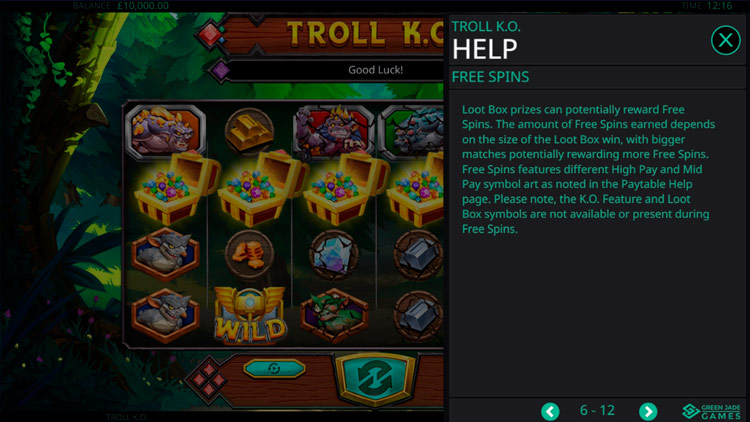
Task: Go to the next help page
Action: click(648, 411)
